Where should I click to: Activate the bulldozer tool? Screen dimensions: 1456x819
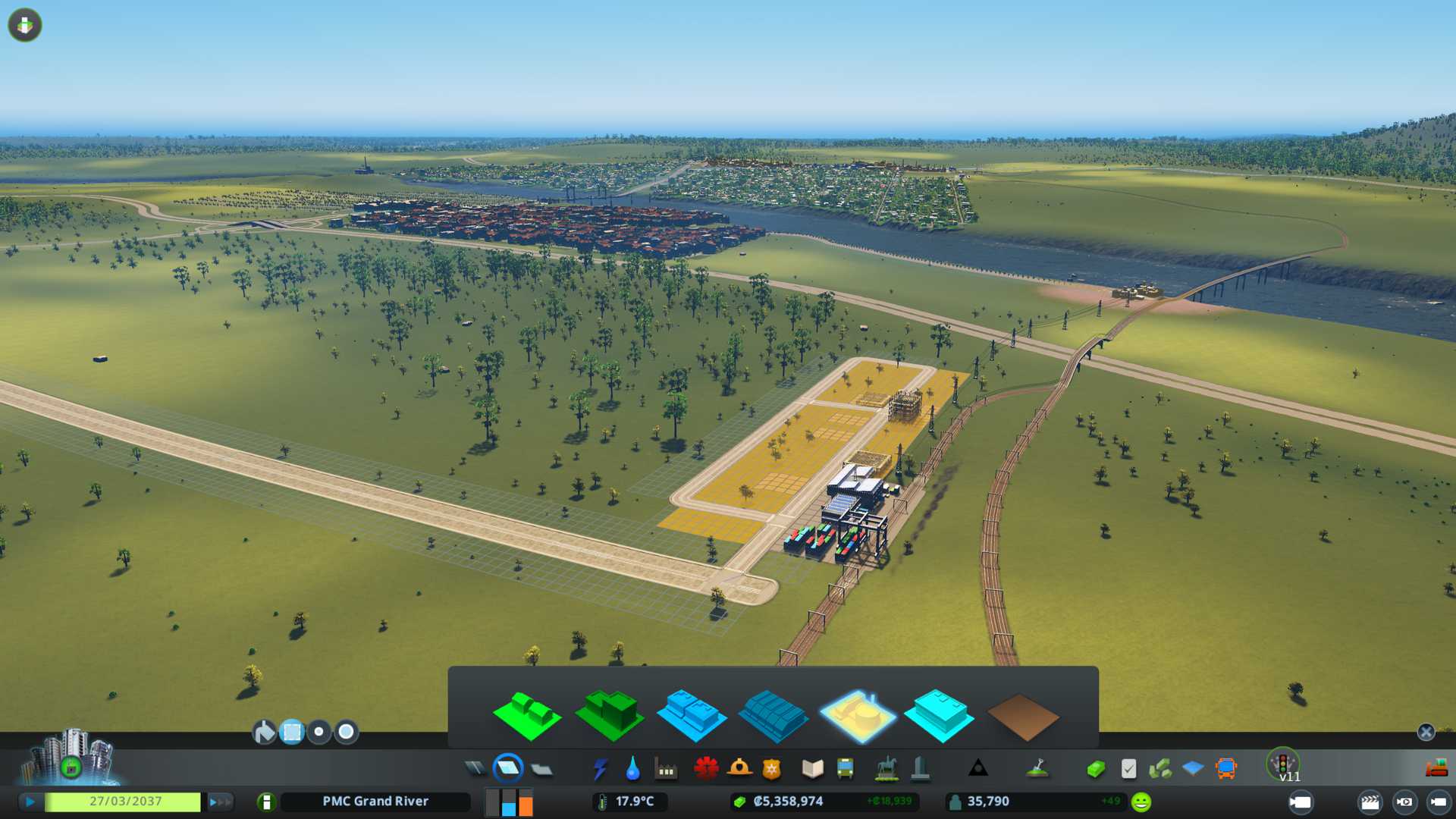tap(1436, 769)
